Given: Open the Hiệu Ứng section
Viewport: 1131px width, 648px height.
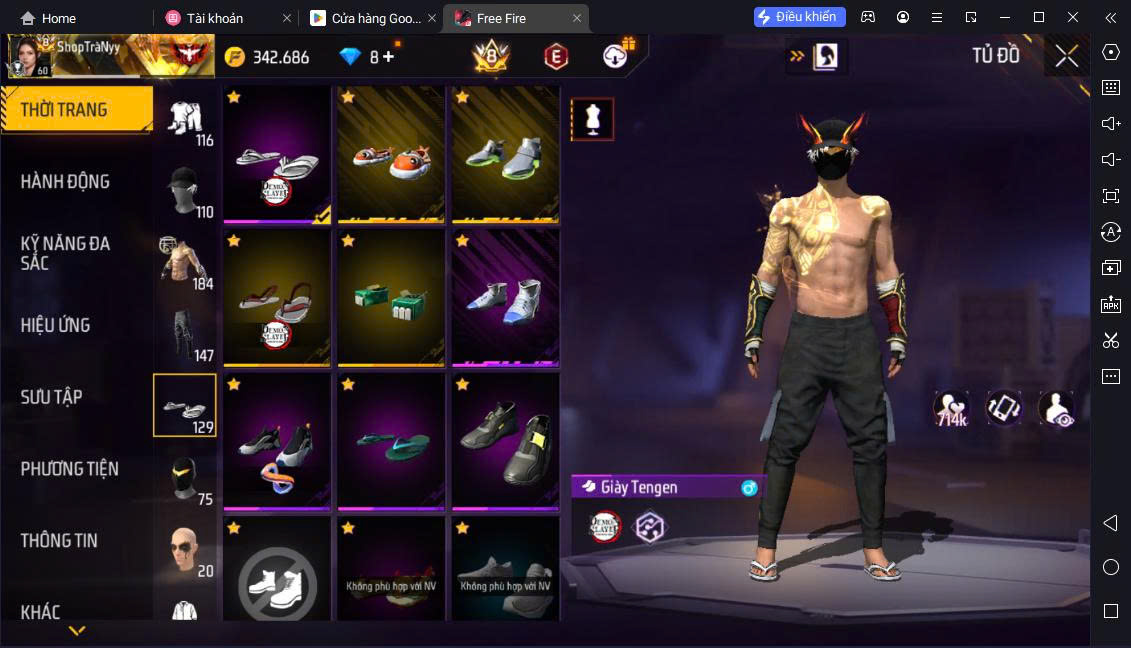Looking at the screenshot, I should [x=56, y=325].
